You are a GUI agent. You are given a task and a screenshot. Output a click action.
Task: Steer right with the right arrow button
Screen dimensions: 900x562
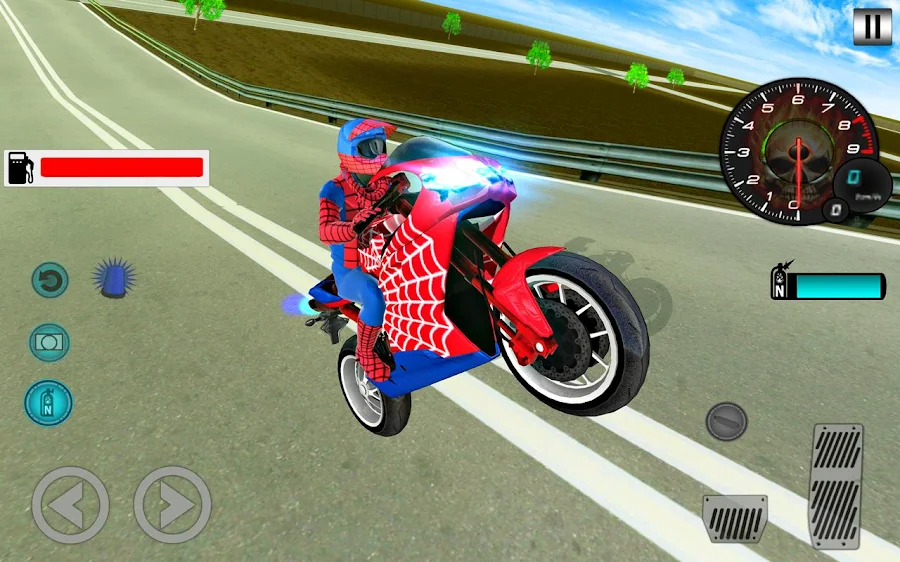tap(172, 505)
